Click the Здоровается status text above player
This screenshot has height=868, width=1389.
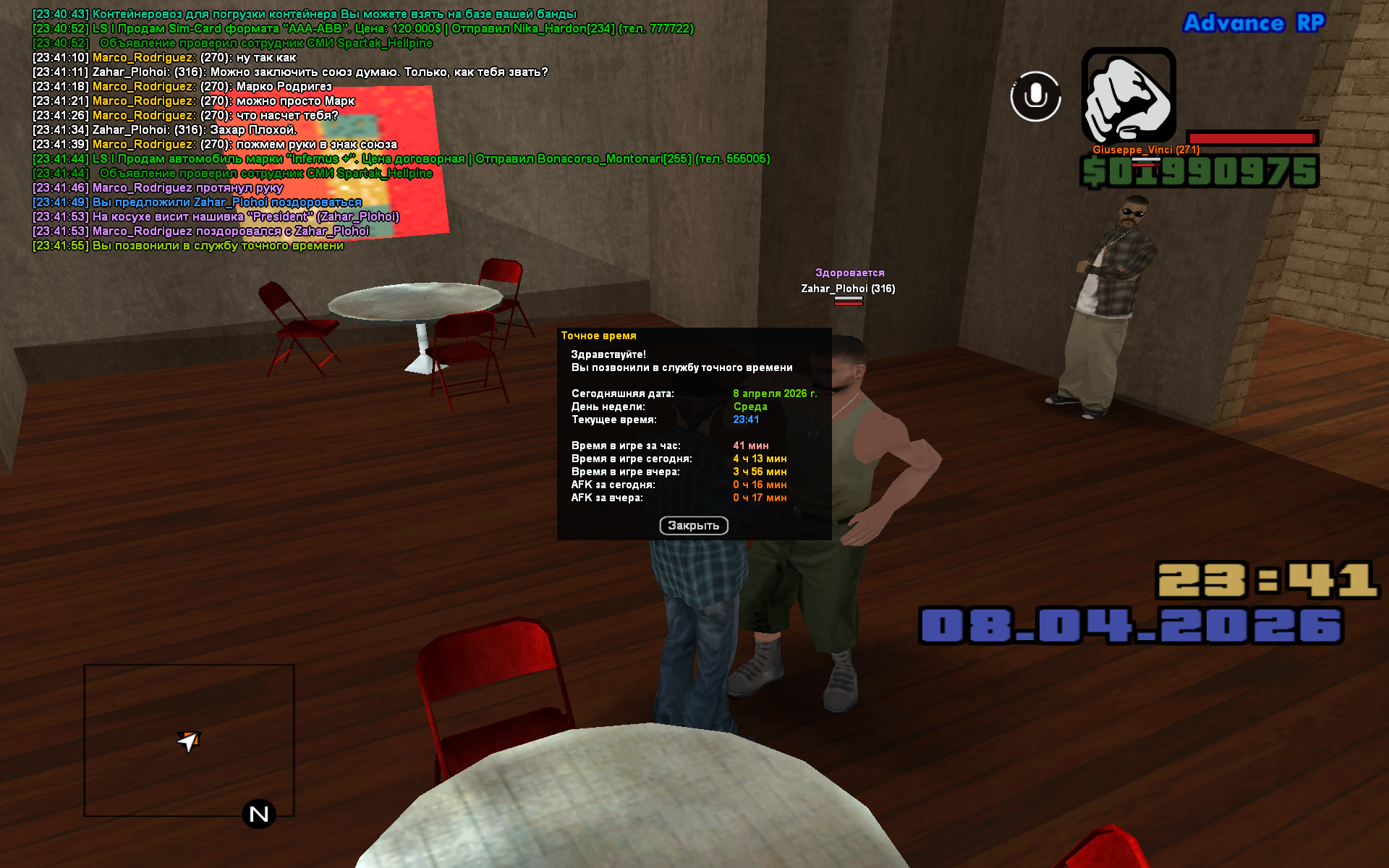[849, 272]
